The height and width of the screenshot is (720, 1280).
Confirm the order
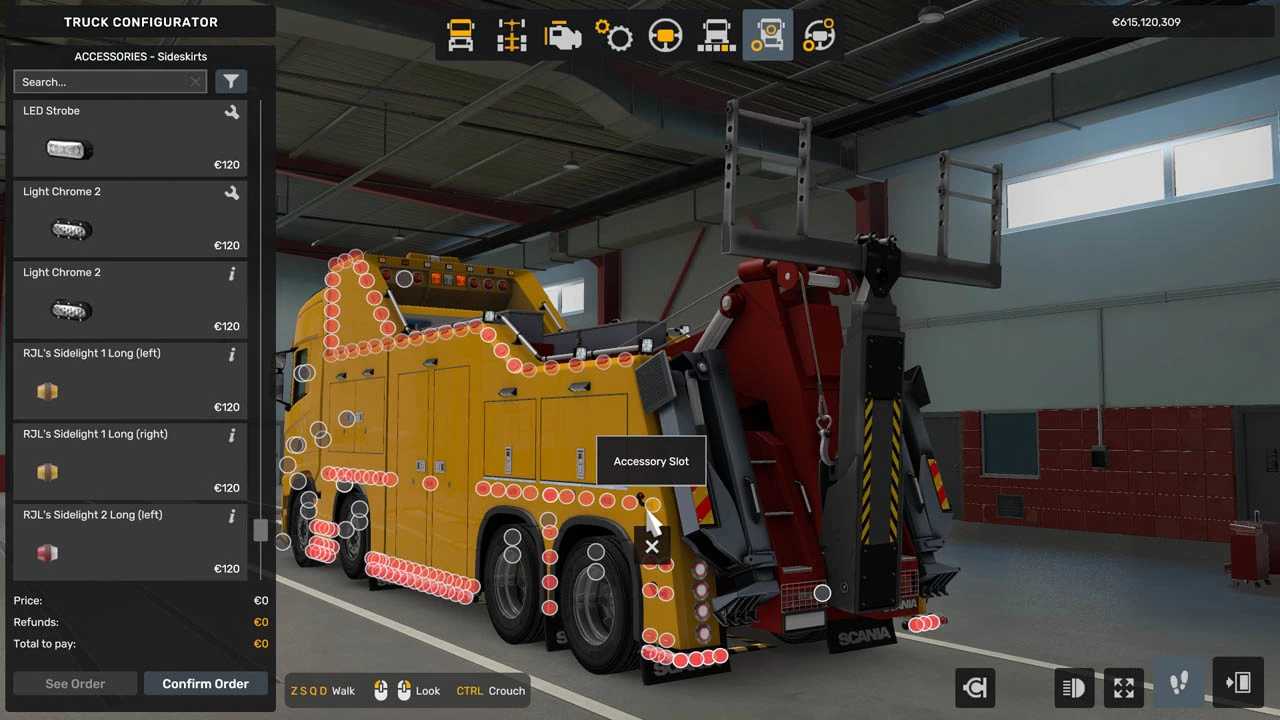(205, 684)
